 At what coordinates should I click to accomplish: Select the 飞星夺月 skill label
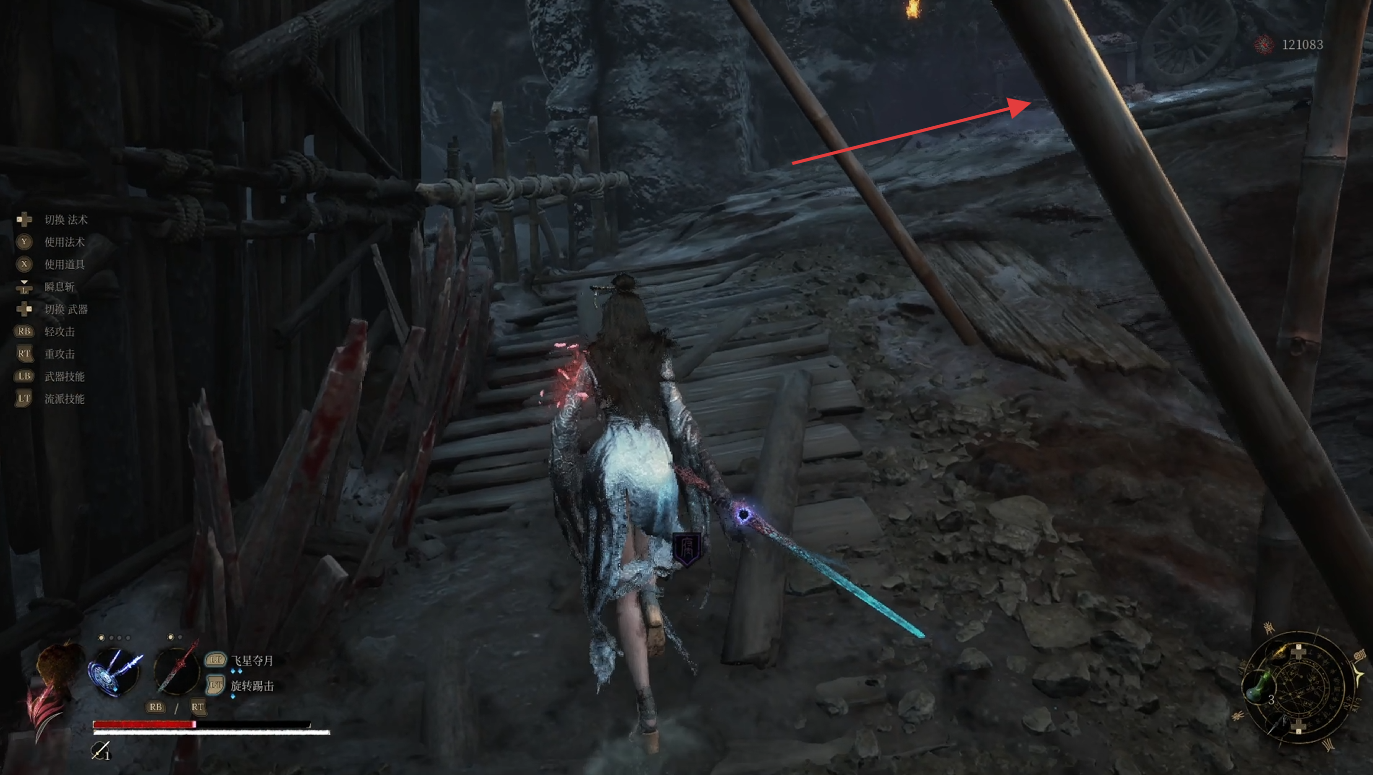[x=252, y=661]
